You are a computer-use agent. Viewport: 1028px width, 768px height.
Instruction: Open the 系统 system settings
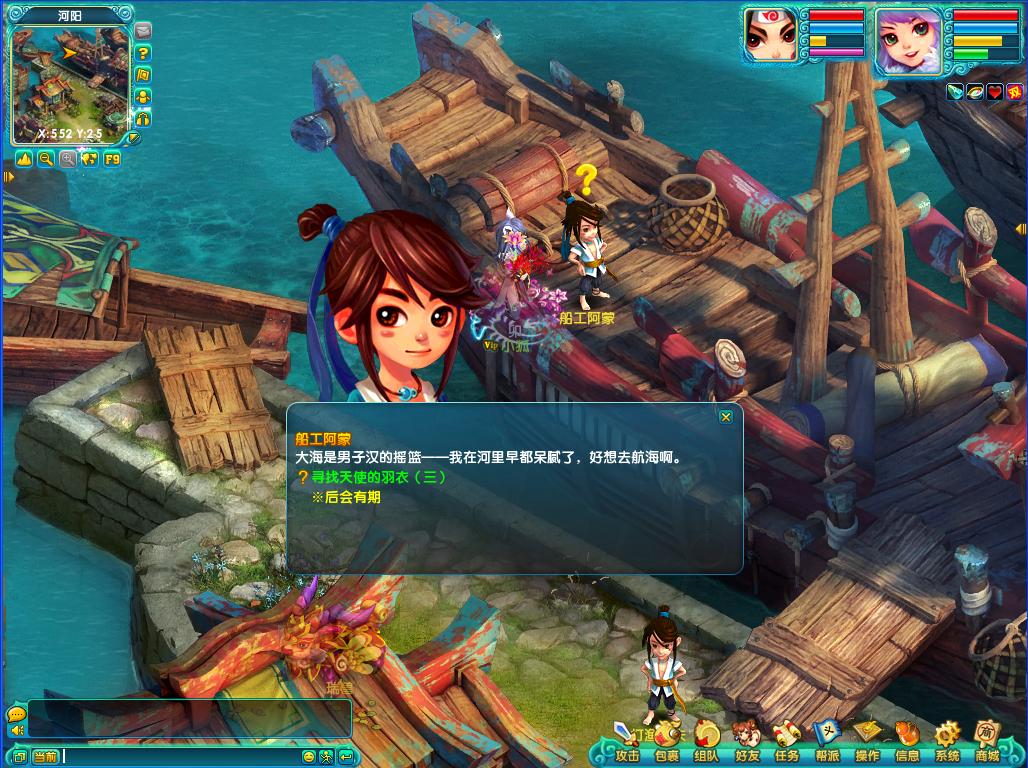[x=947, y=743]
